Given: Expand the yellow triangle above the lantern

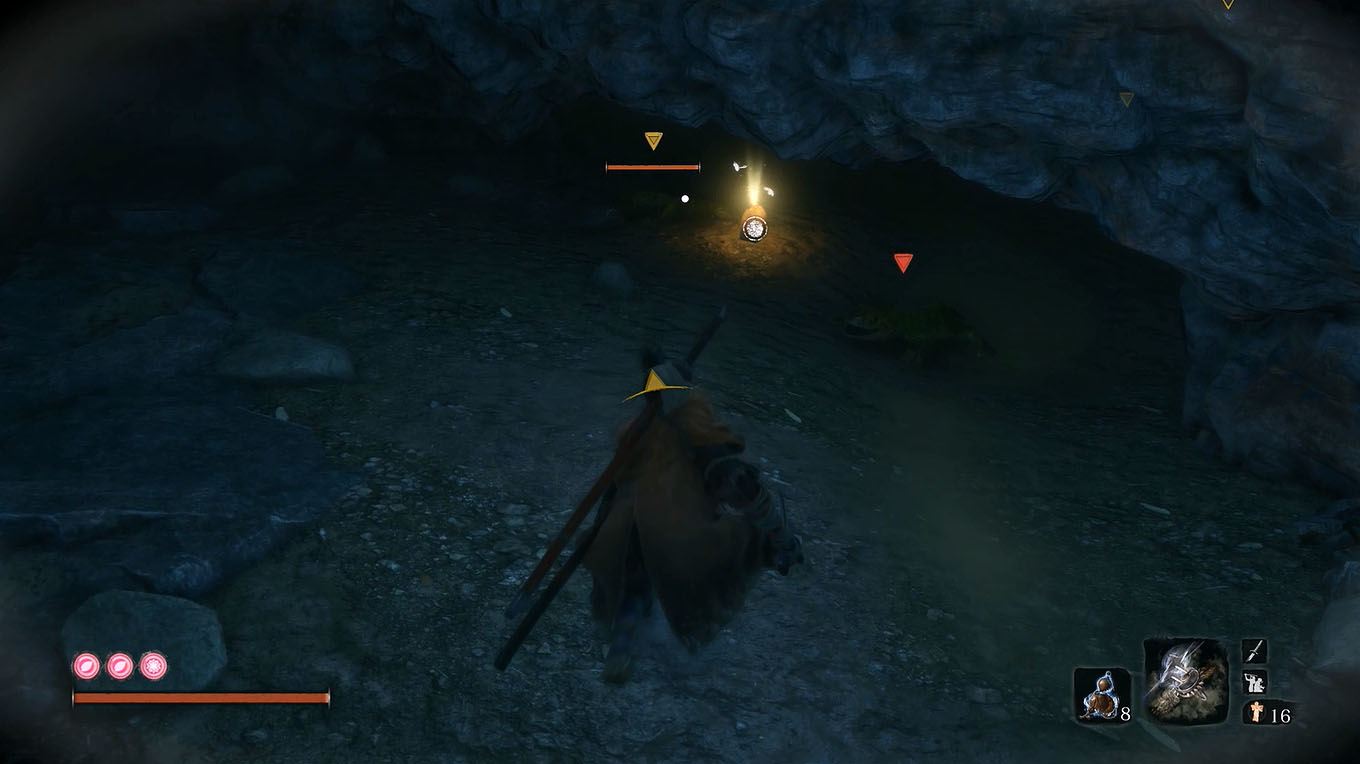Looking at the screenshot, I should [654, 140].
